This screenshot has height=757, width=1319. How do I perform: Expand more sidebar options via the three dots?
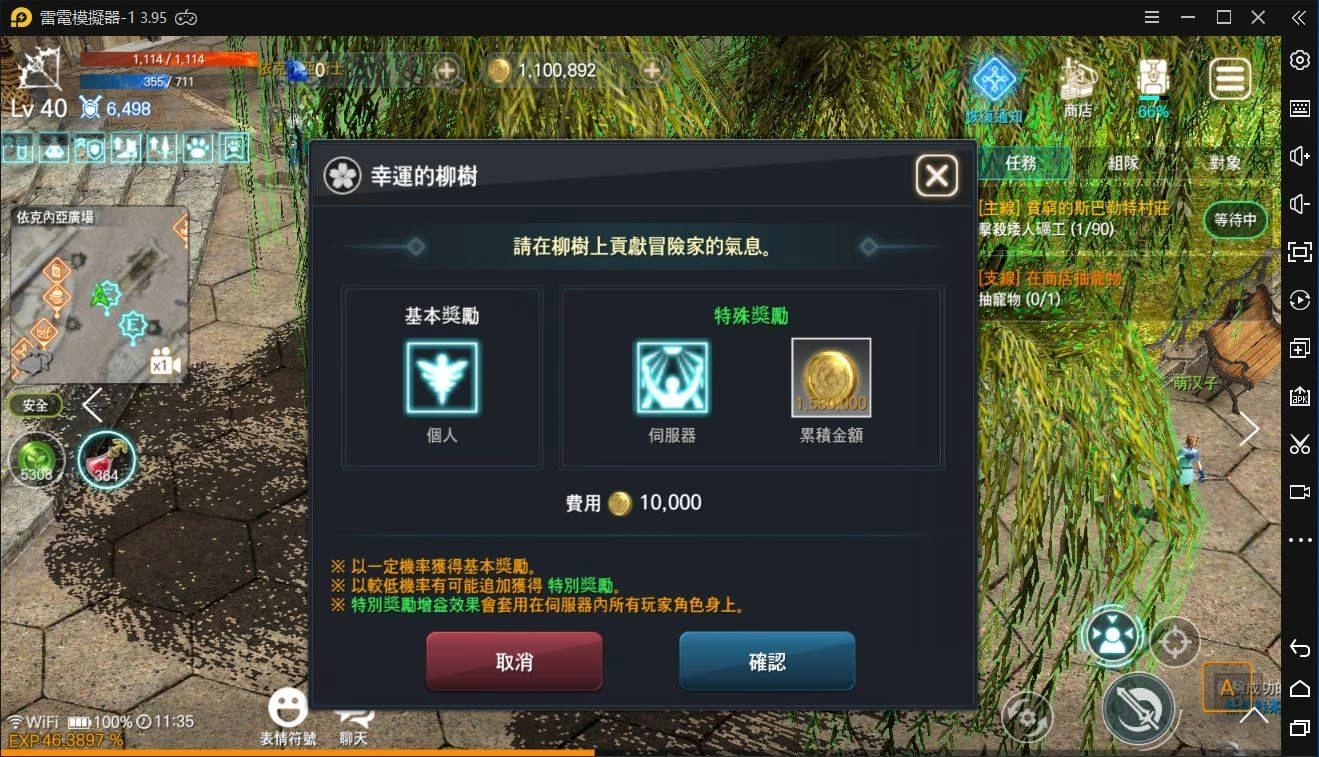(1302, 540)
